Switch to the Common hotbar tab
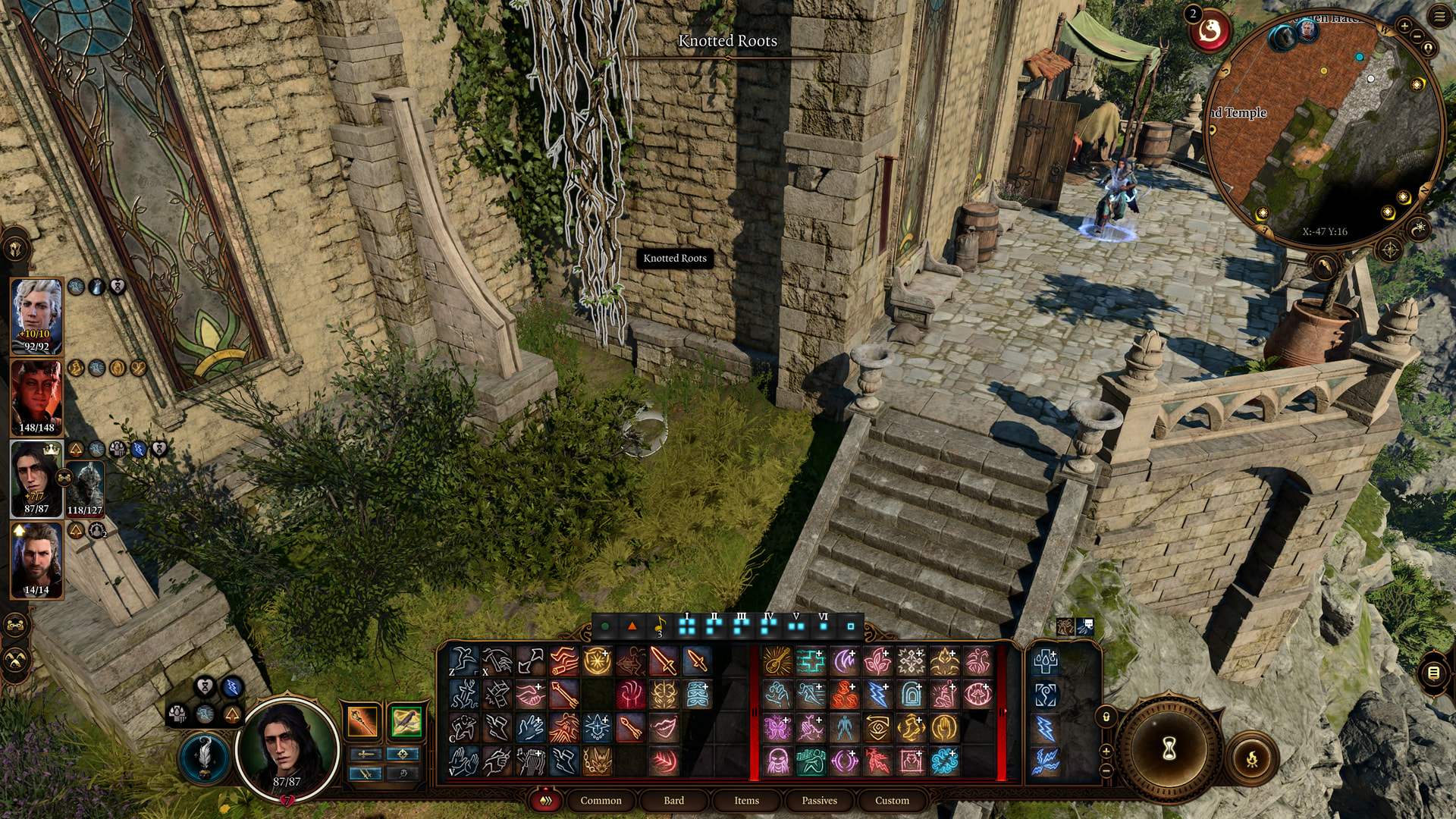Screen dimensions: 1456x819 pyautogui.click(x=601, y=800)
